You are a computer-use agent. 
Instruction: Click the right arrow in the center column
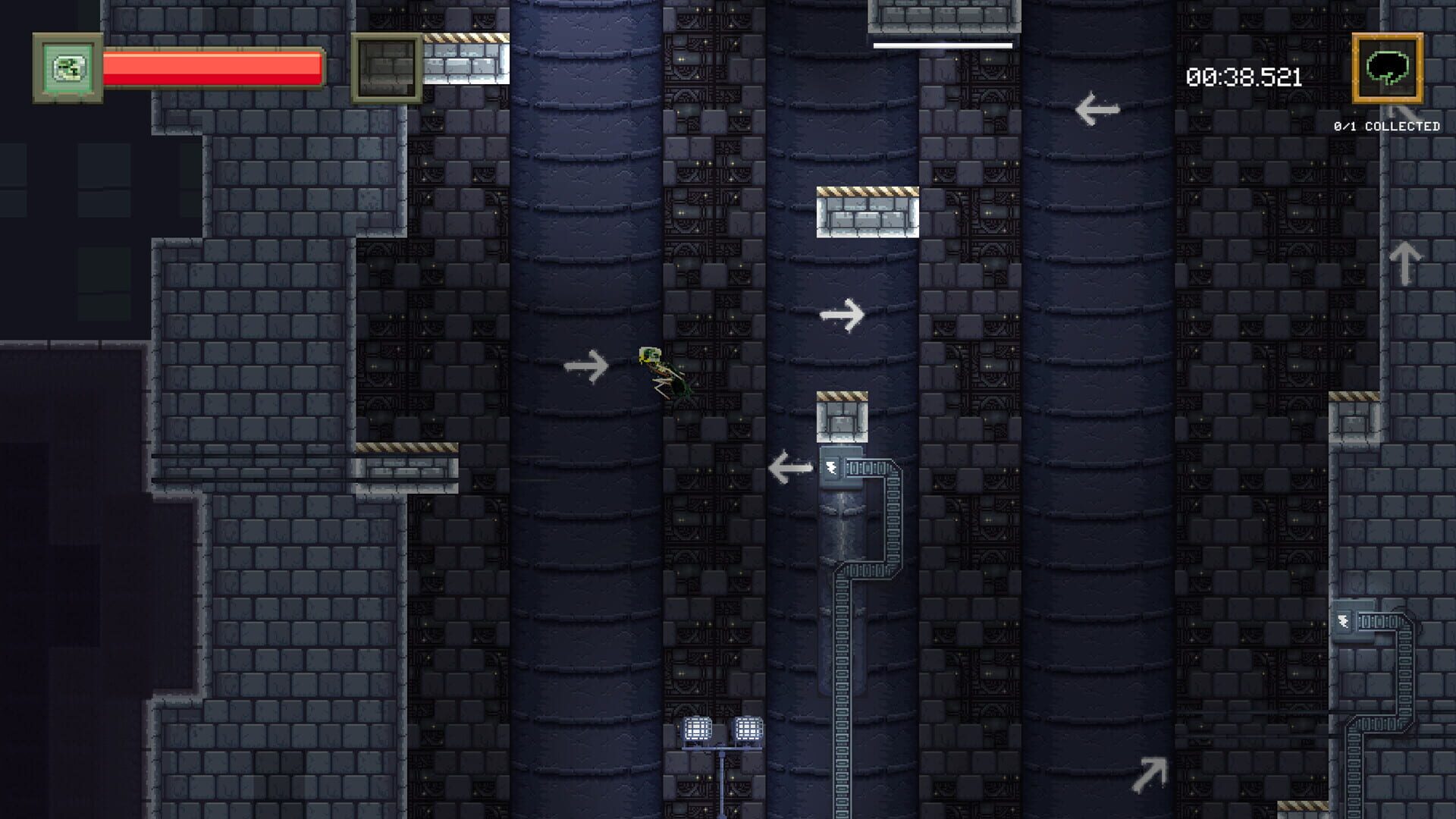[x=840, y=315]
